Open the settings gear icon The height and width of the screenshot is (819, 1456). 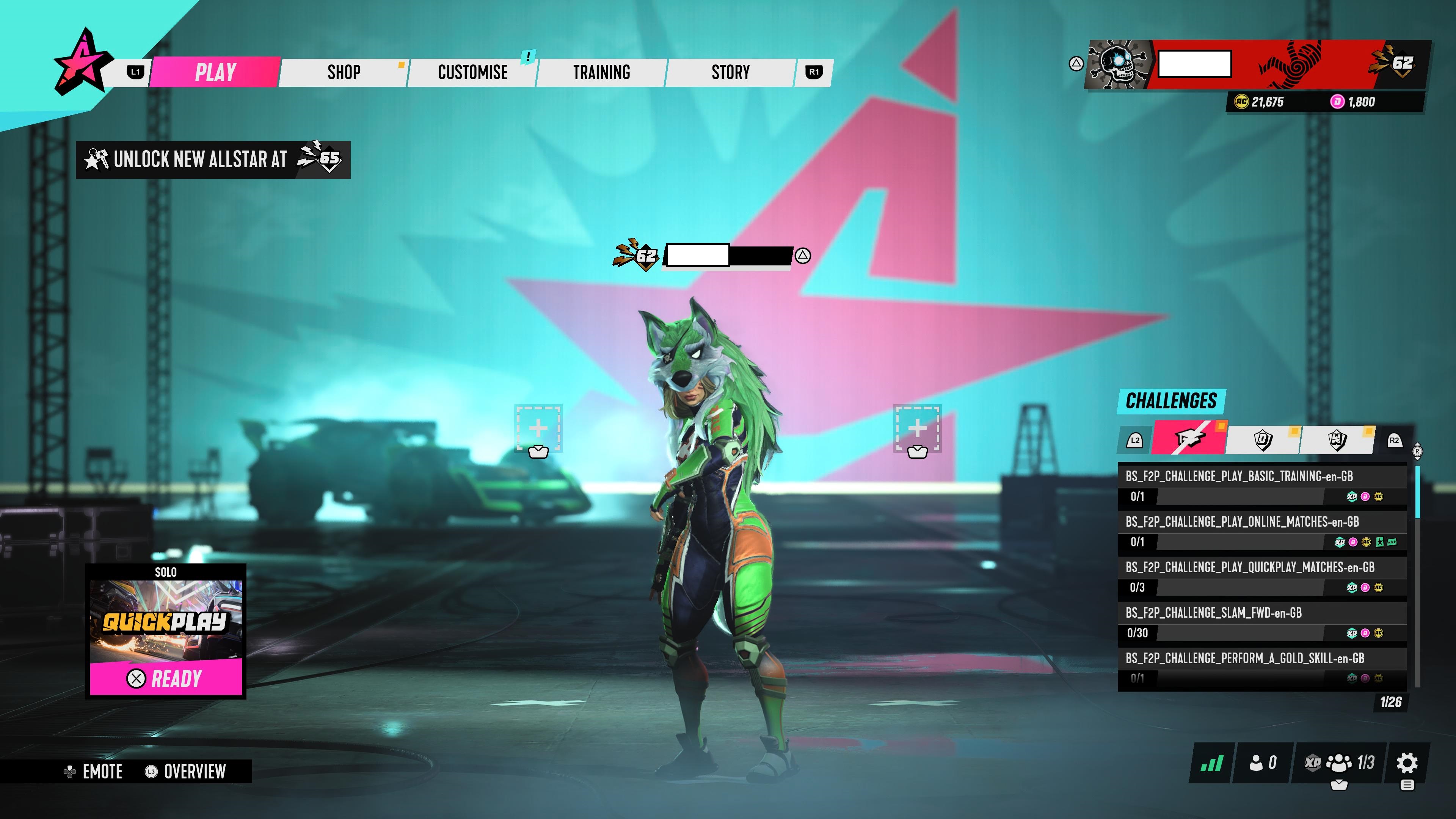(x=1407, y=763)
